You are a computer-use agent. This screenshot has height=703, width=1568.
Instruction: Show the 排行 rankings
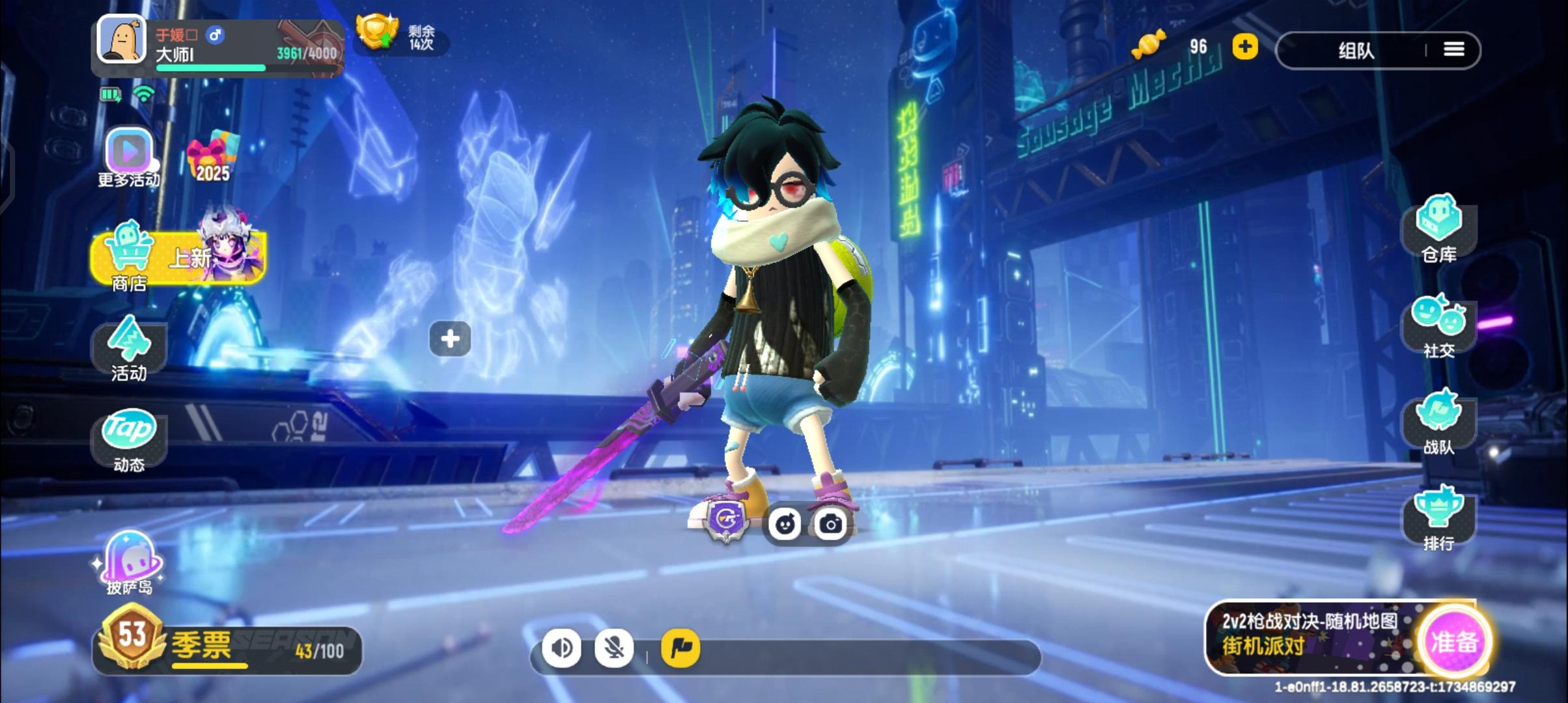1438,519
